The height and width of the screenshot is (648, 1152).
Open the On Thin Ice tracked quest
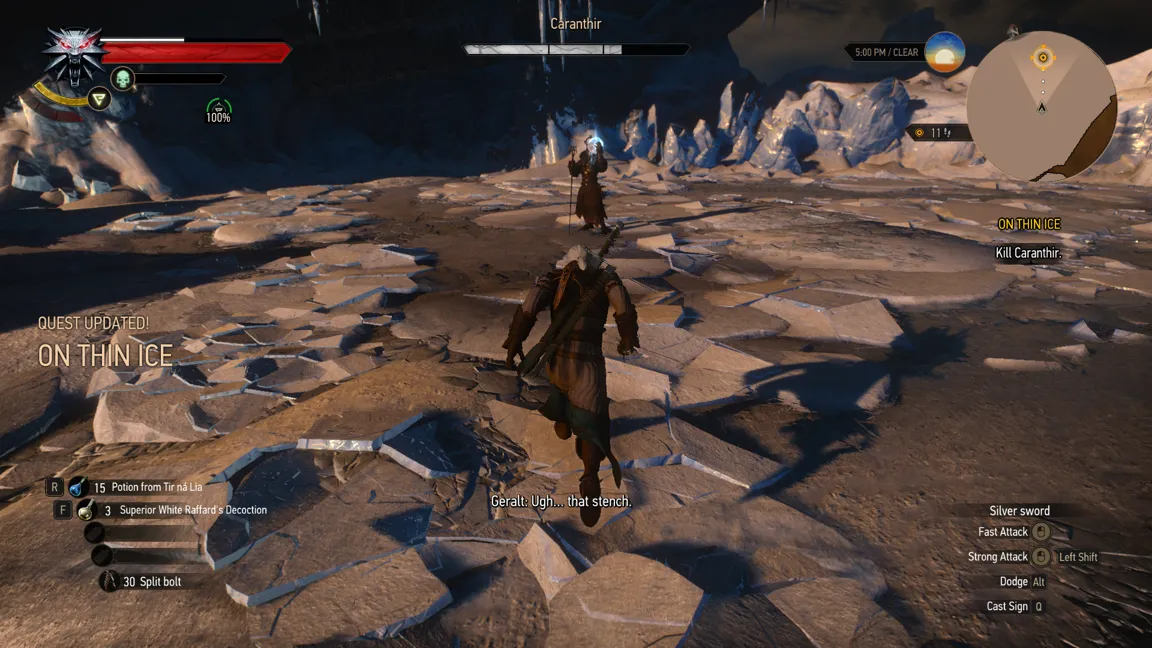1028,224
